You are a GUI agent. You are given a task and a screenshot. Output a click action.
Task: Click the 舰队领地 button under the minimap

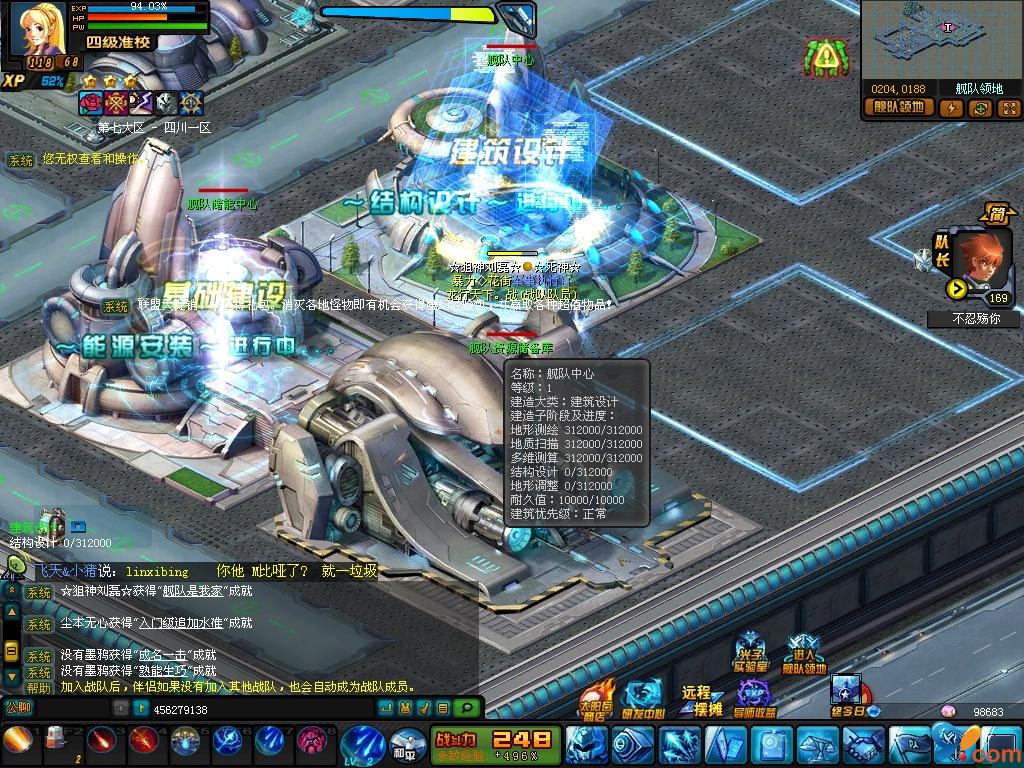(899, 108)
